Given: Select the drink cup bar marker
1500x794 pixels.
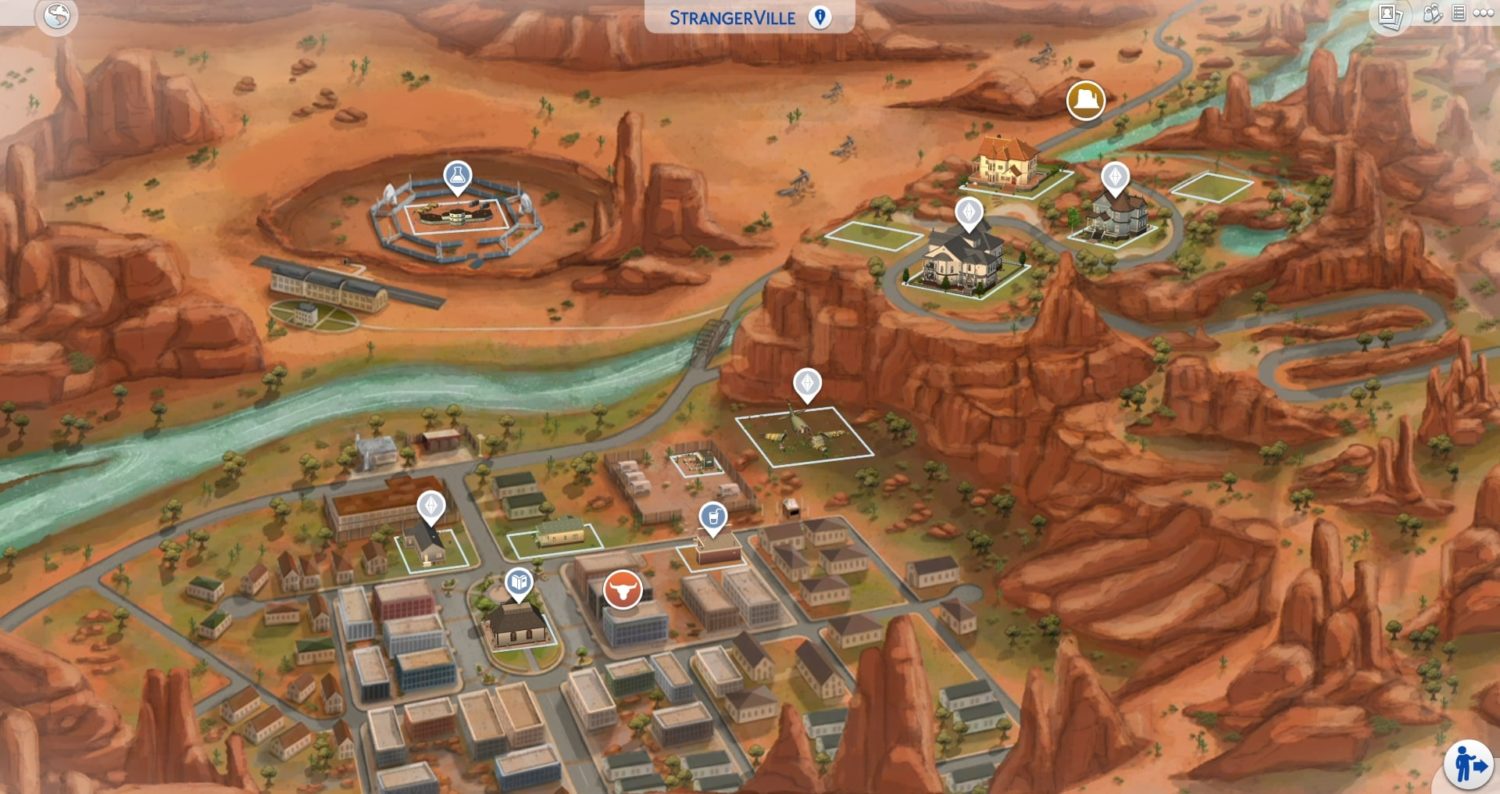Looking at the screenshot, I should [711, 517].
